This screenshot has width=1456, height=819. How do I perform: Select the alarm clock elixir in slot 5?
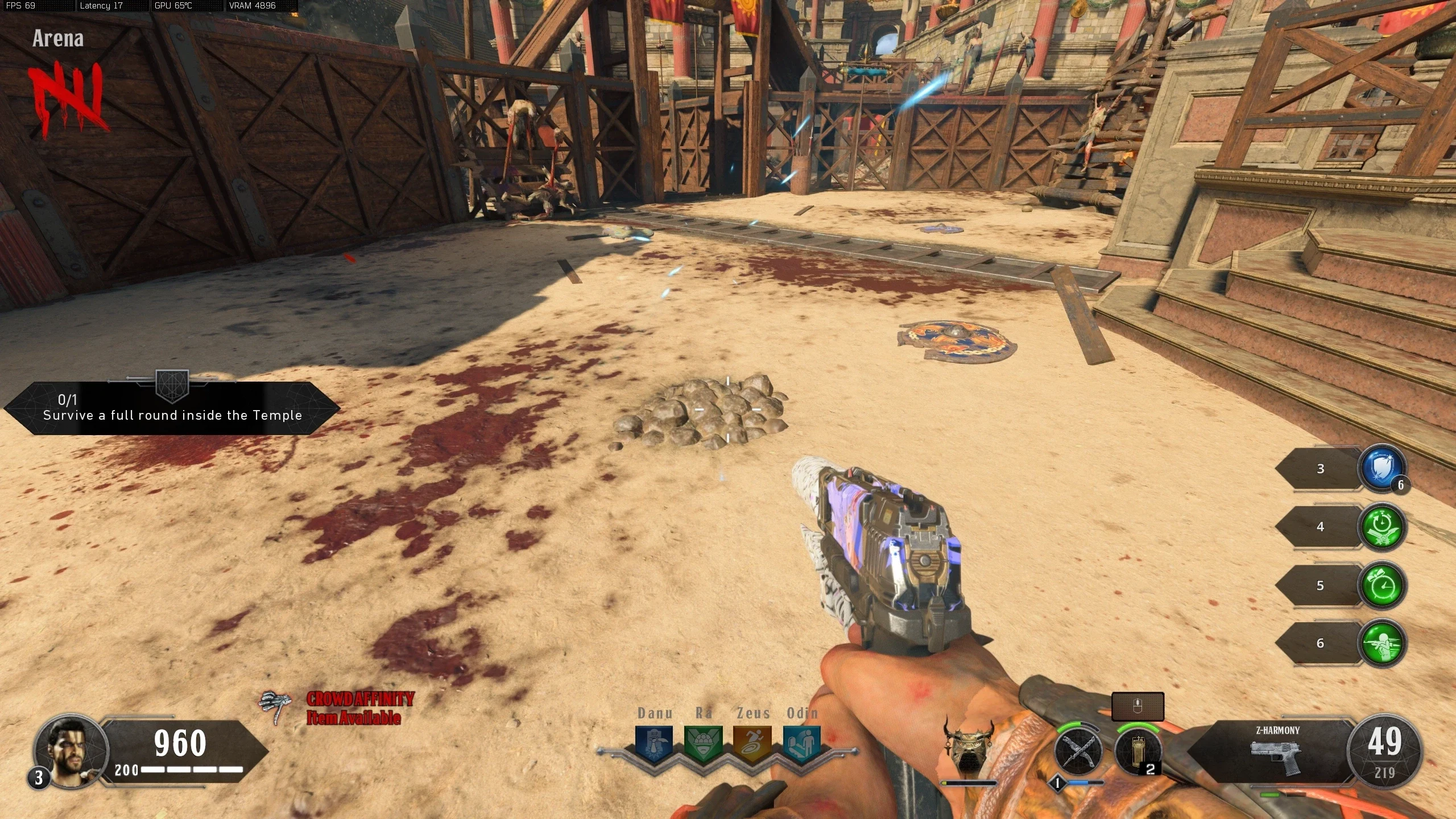[1381, 585]
